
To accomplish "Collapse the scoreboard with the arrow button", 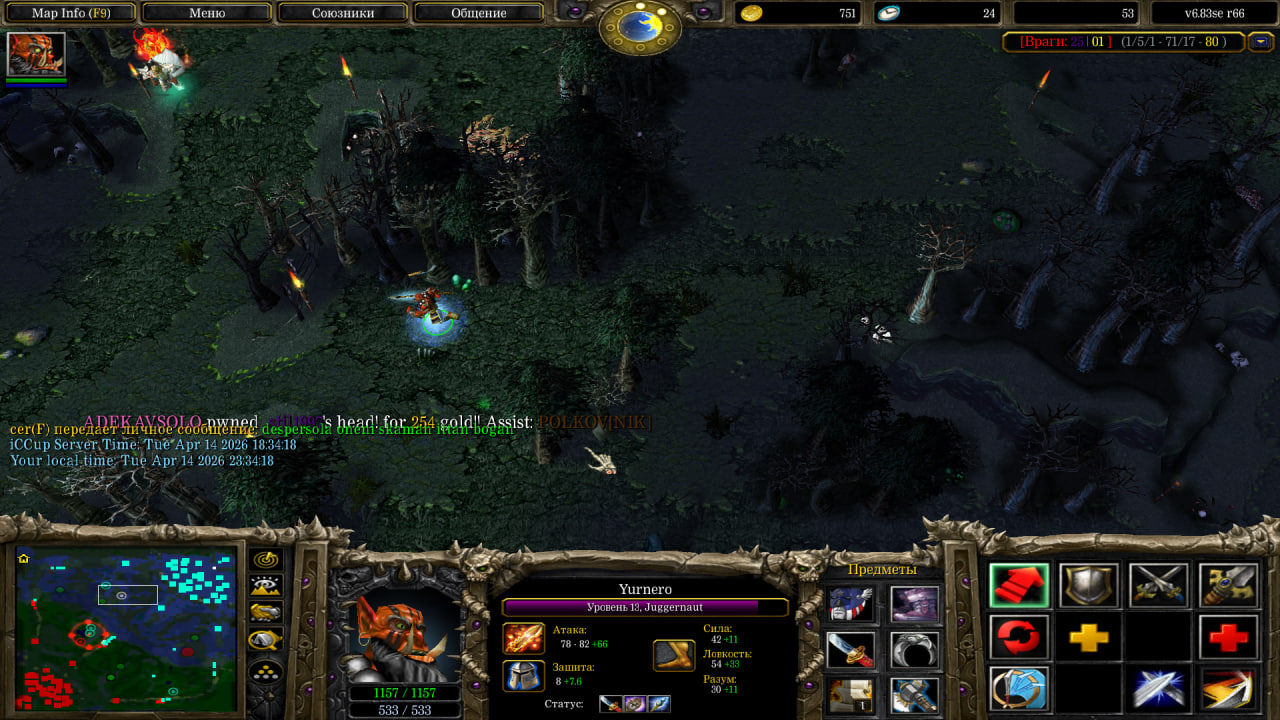I will point(1260,42).
